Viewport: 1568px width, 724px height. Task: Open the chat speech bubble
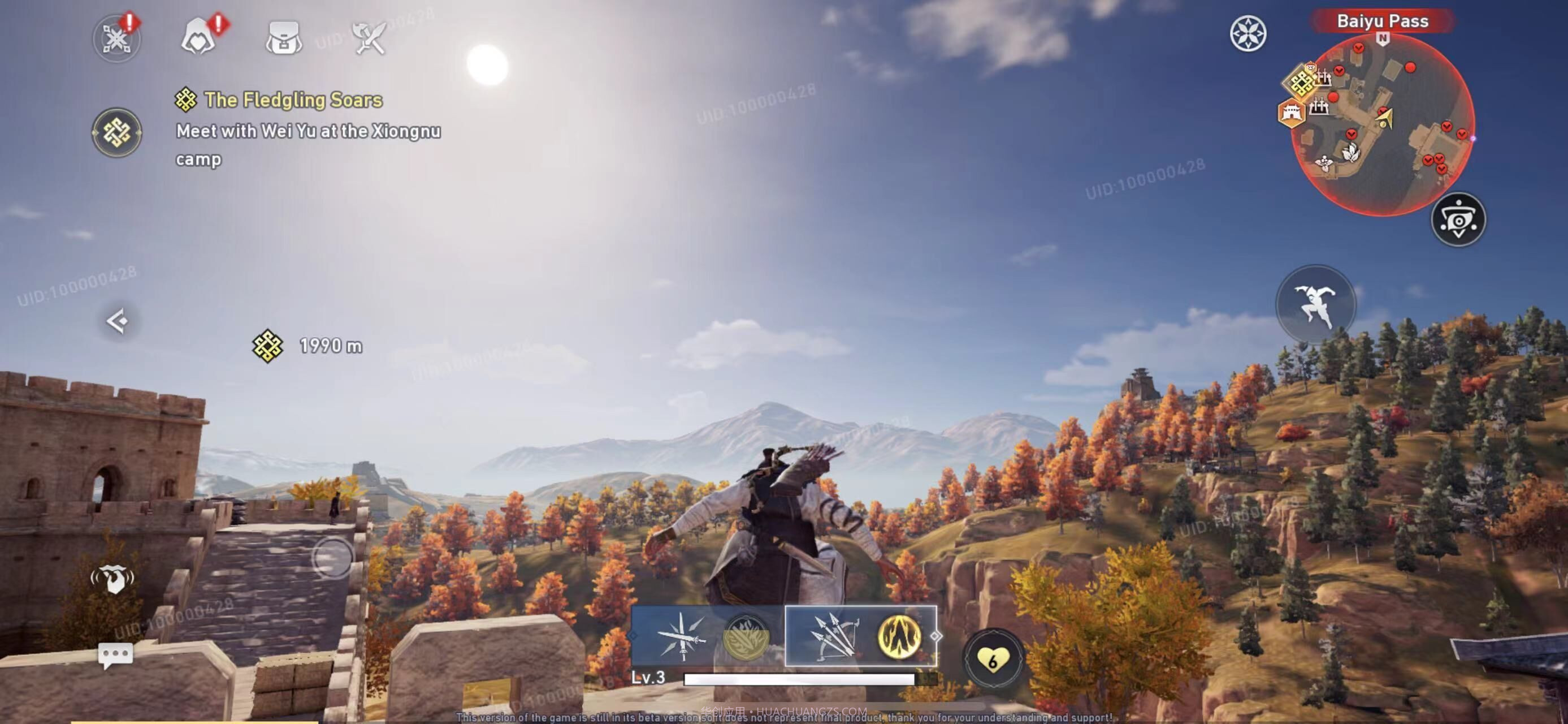tap(115, 655)
